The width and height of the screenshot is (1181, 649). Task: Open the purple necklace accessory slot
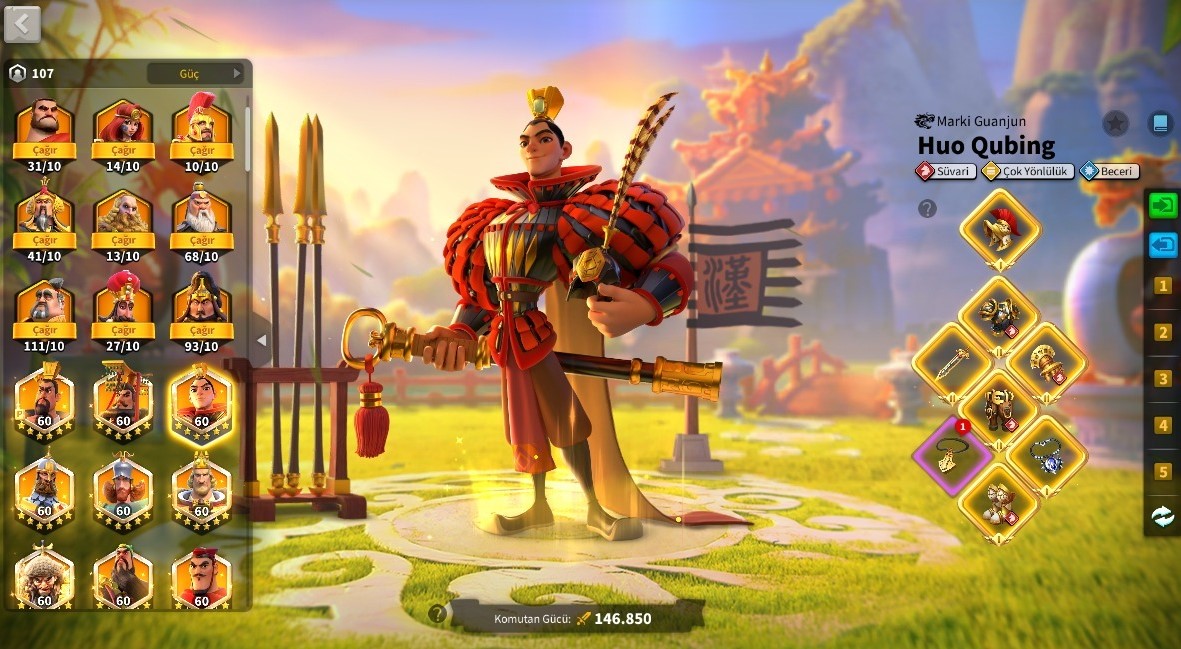tap(951, 455)
